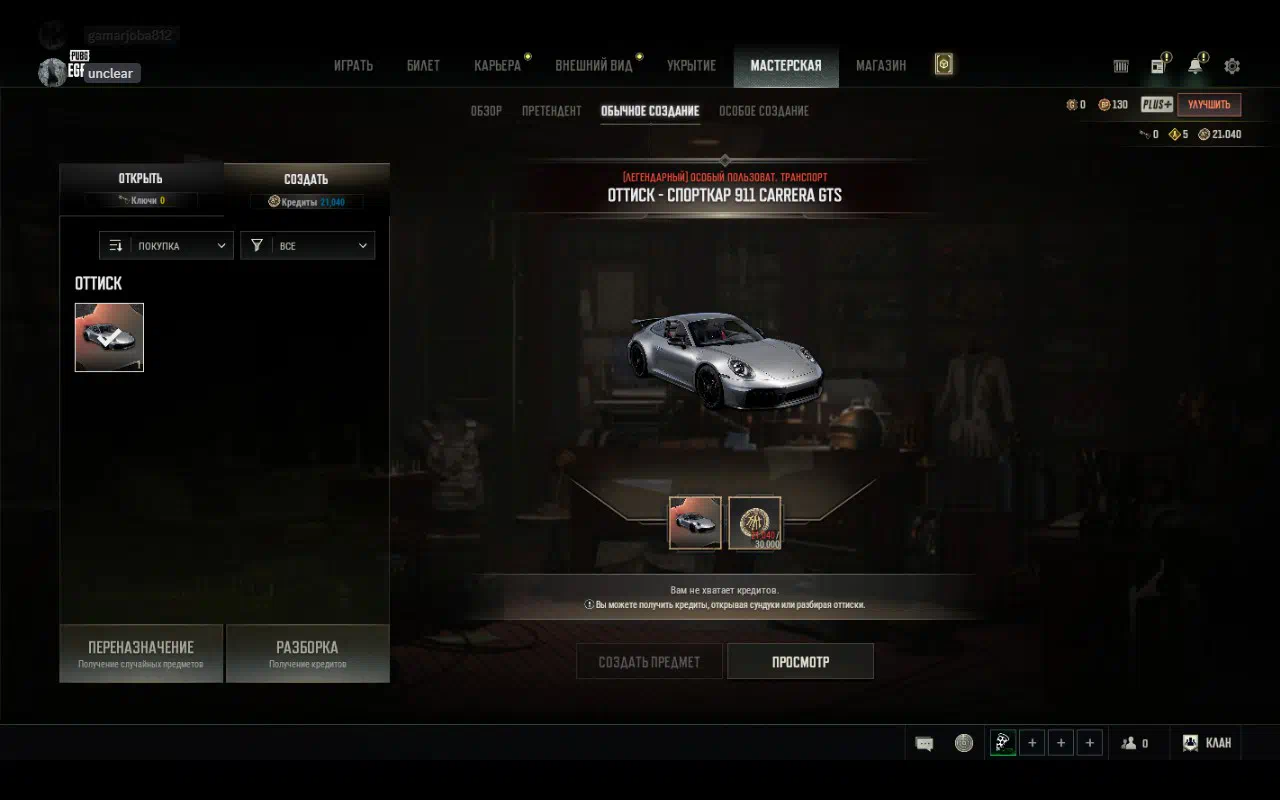Open the ИГРАТЬ main menu section
This screenshot has width=1280, height=800.
[353, 66]
